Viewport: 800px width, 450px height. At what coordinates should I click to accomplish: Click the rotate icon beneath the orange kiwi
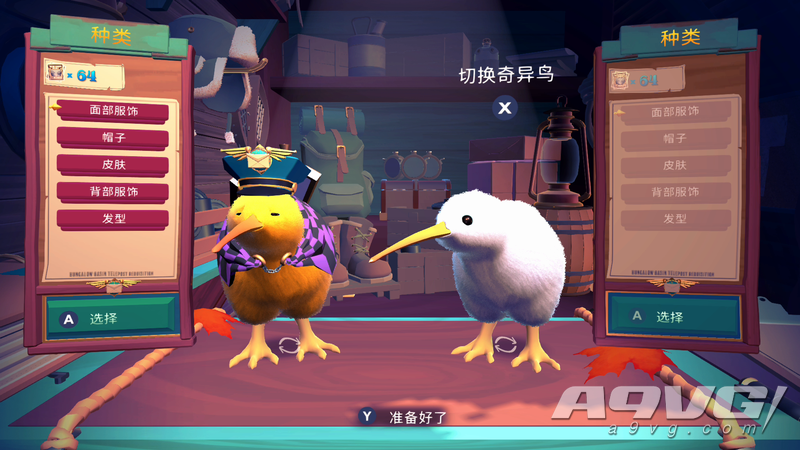289,345
